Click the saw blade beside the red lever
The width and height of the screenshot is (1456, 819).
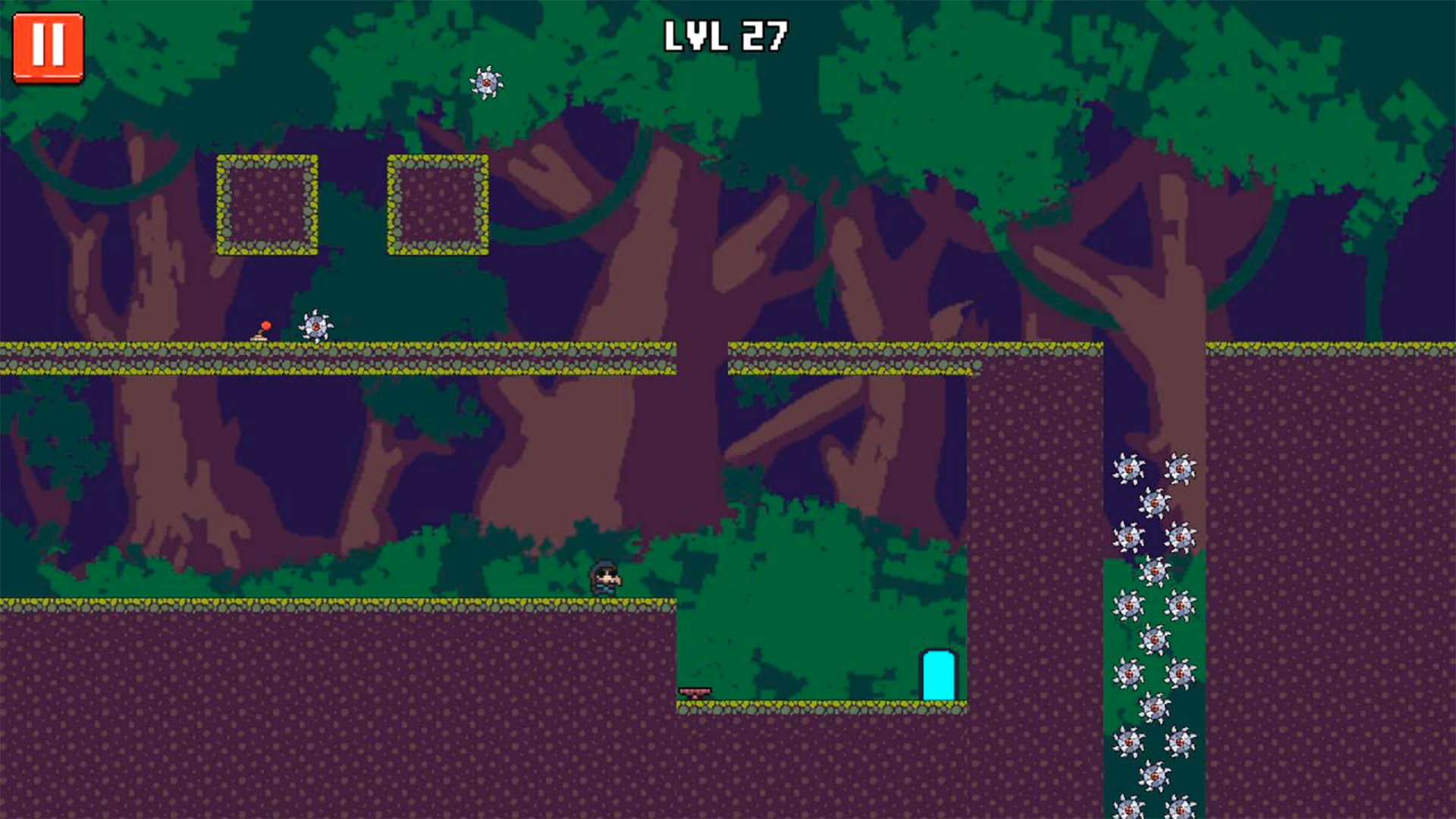[315, 325]
